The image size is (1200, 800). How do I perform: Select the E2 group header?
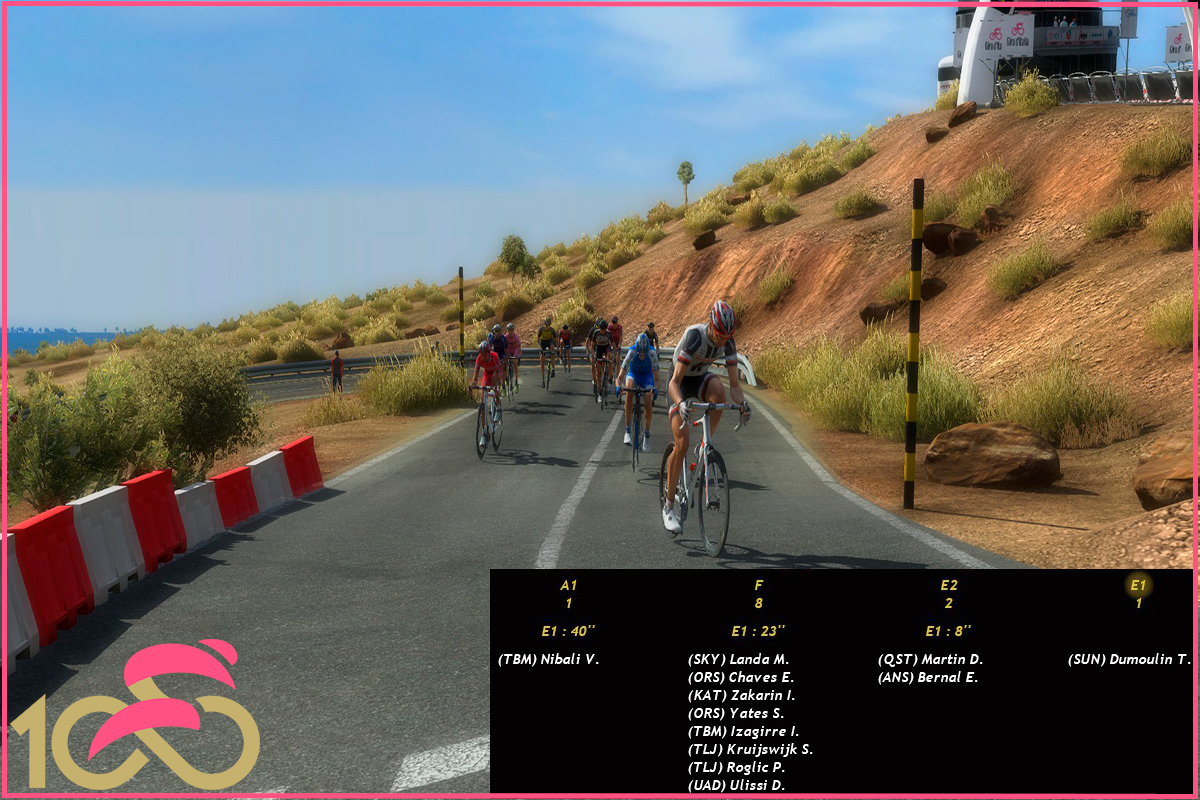pos(948,586)
